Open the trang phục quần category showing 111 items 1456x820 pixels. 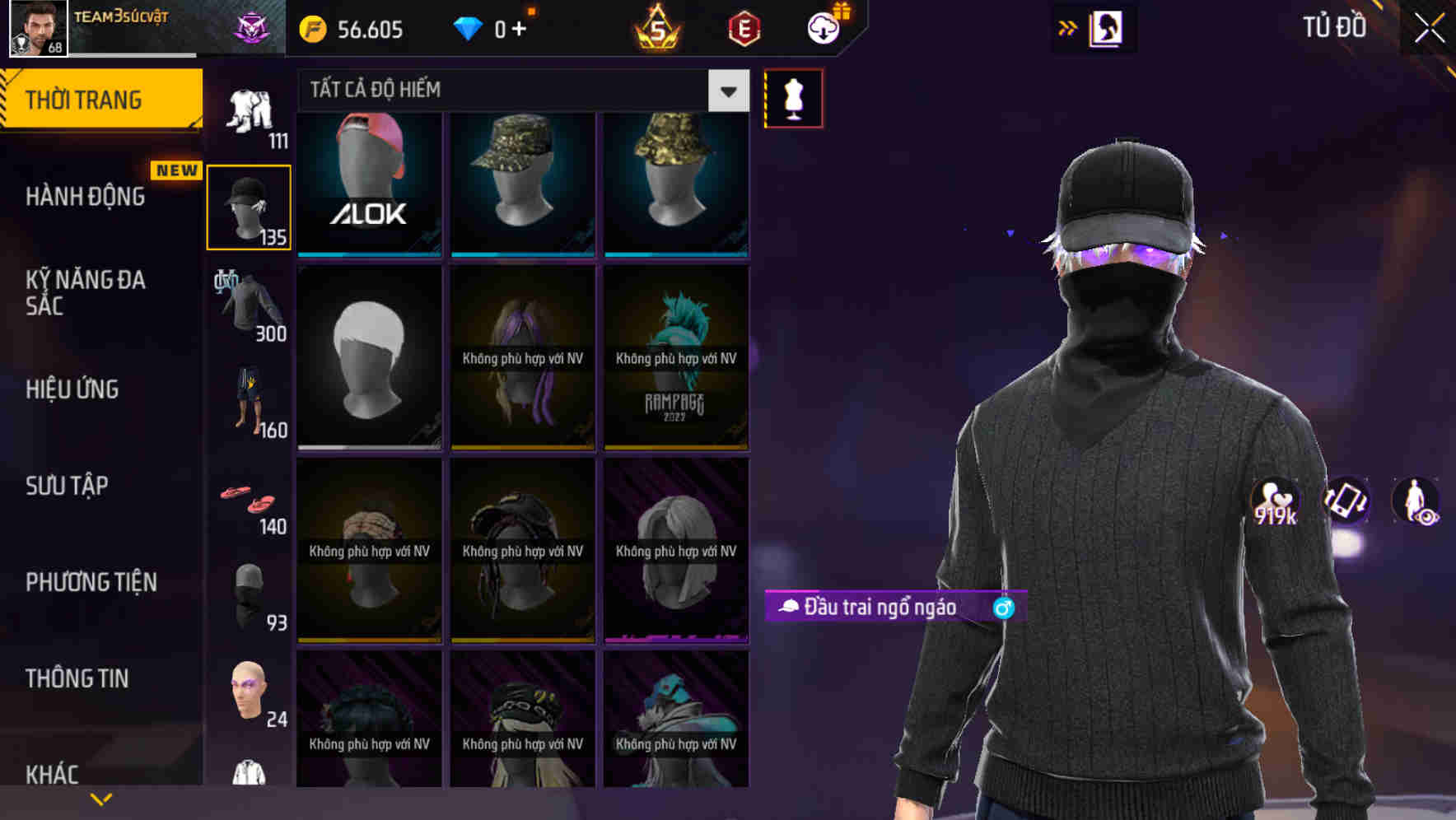coord(248,111)
